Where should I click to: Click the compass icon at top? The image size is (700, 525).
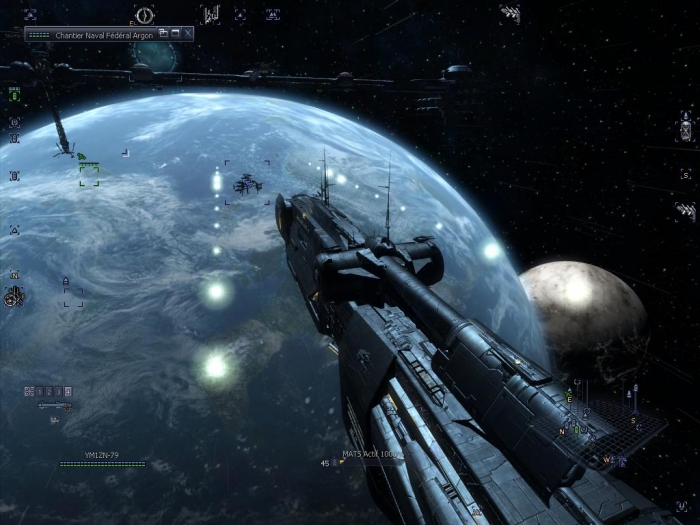pos(145,15)
